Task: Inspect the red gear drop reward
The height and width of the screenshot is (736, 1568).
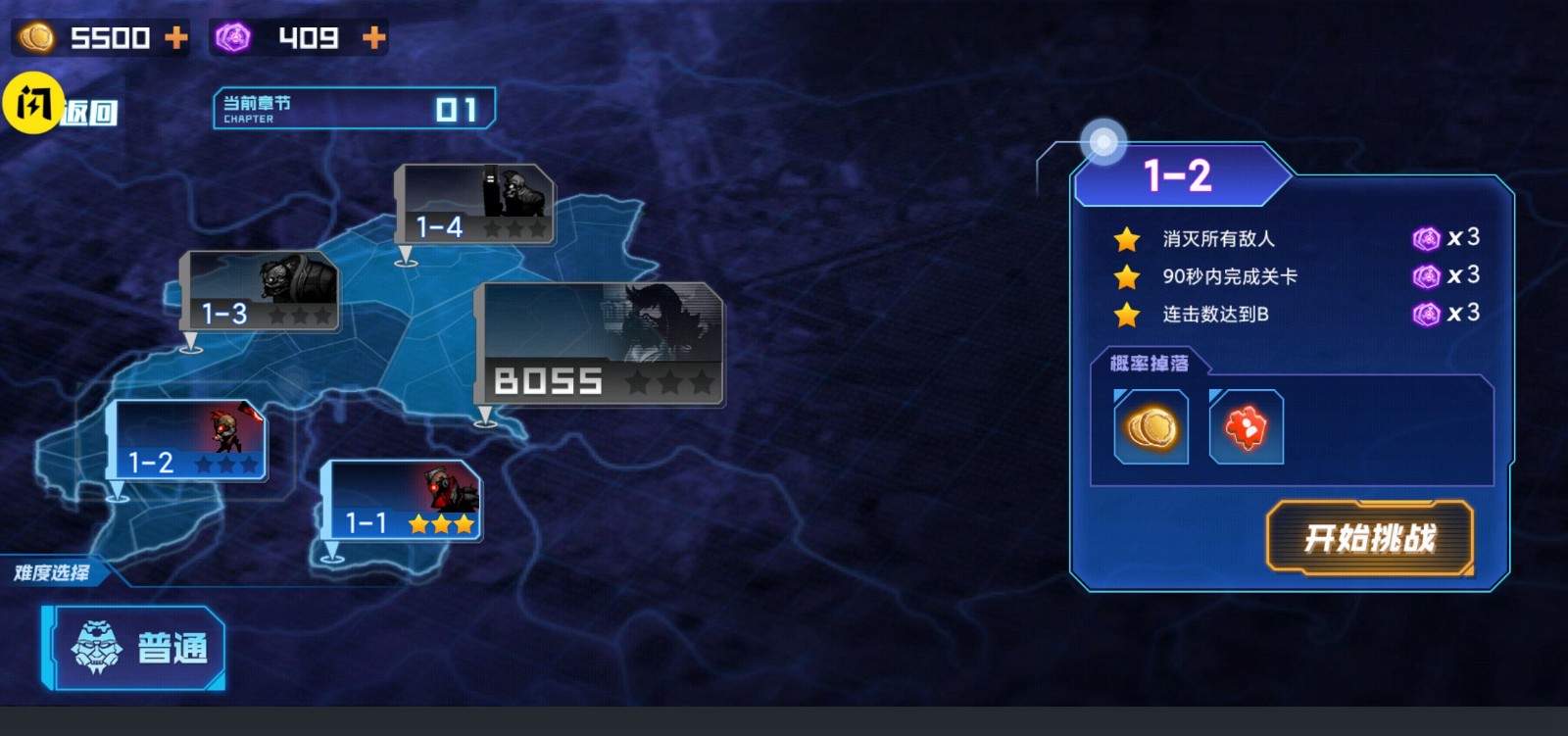Action: [1246, 427]
